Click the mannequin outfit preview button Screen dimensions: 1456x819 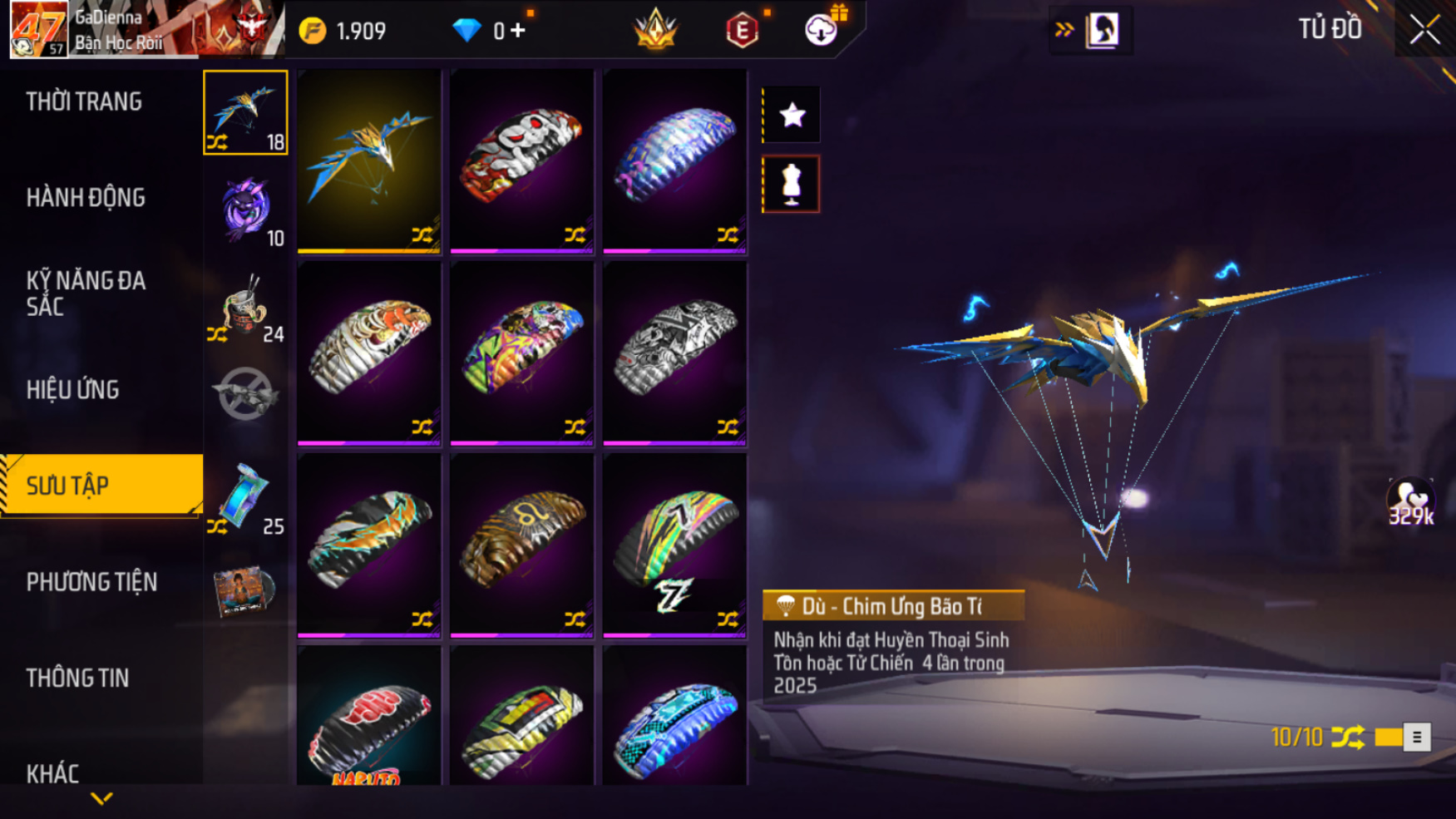792,184
